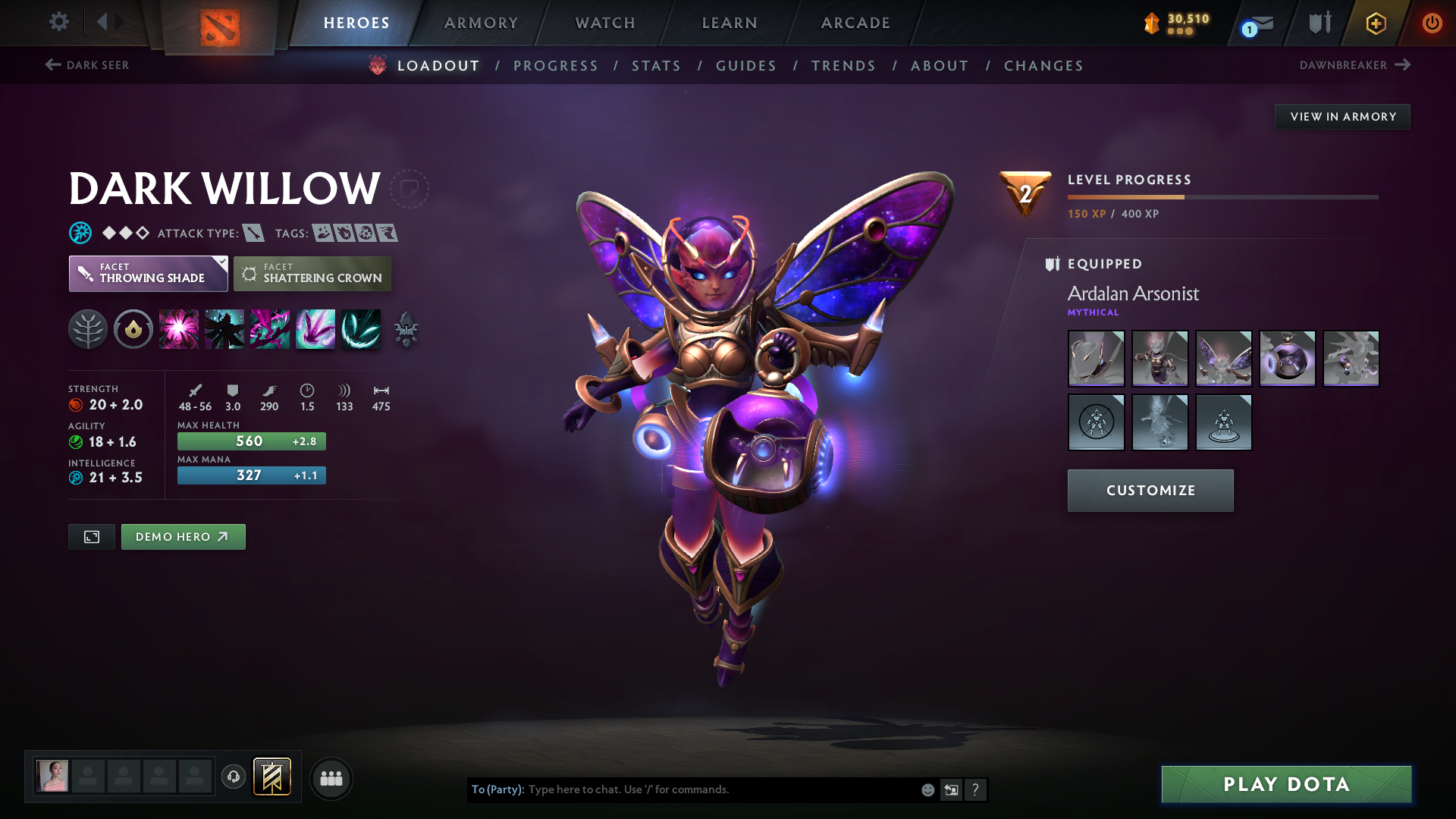Click the Aghanim's Shard upgrade icon

pos(406,329)
